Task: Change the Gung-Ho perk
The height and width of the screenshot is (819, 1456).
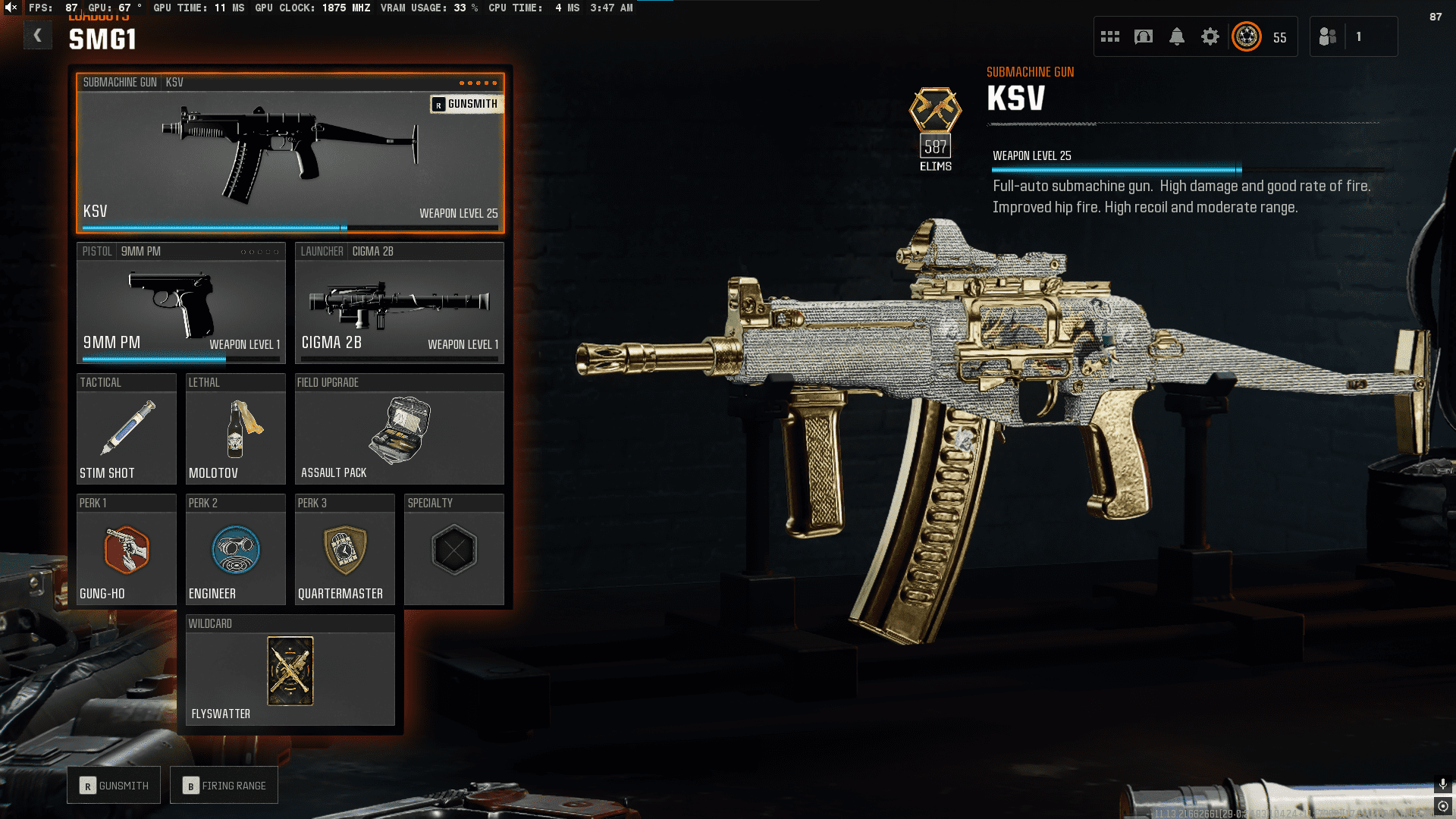Action: pyautogui.click(x=127, y=551)
